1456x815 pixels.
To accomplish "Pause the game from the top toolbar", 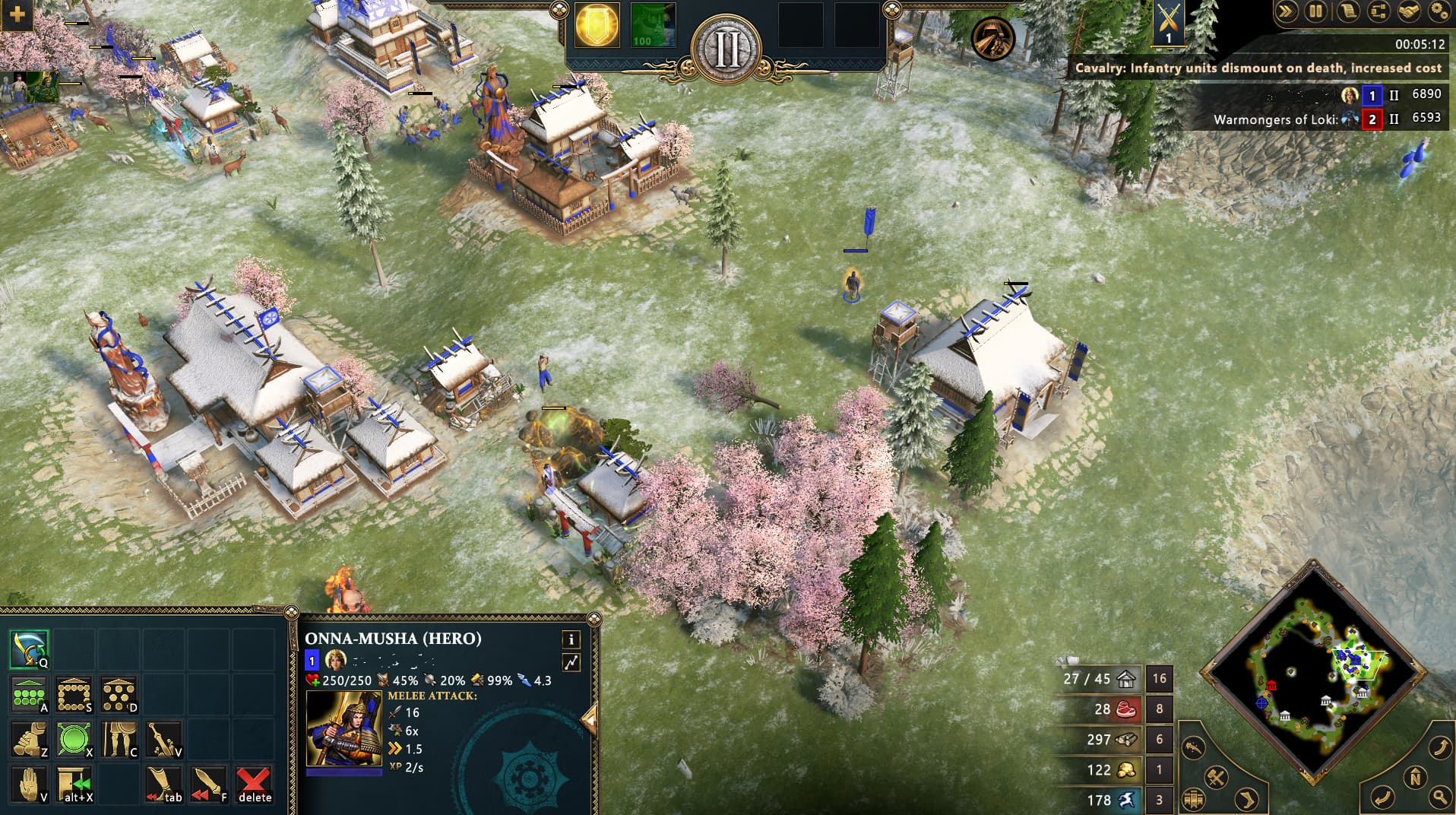I will pos(1315,11).
